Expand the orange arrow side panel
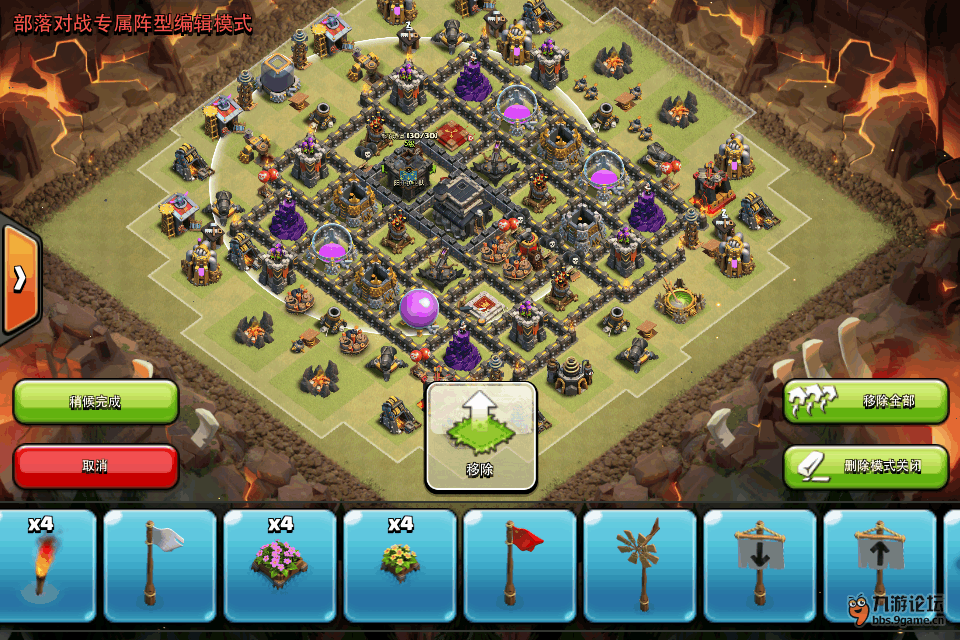This screenshot has height=640, width=960. point(19,278)
